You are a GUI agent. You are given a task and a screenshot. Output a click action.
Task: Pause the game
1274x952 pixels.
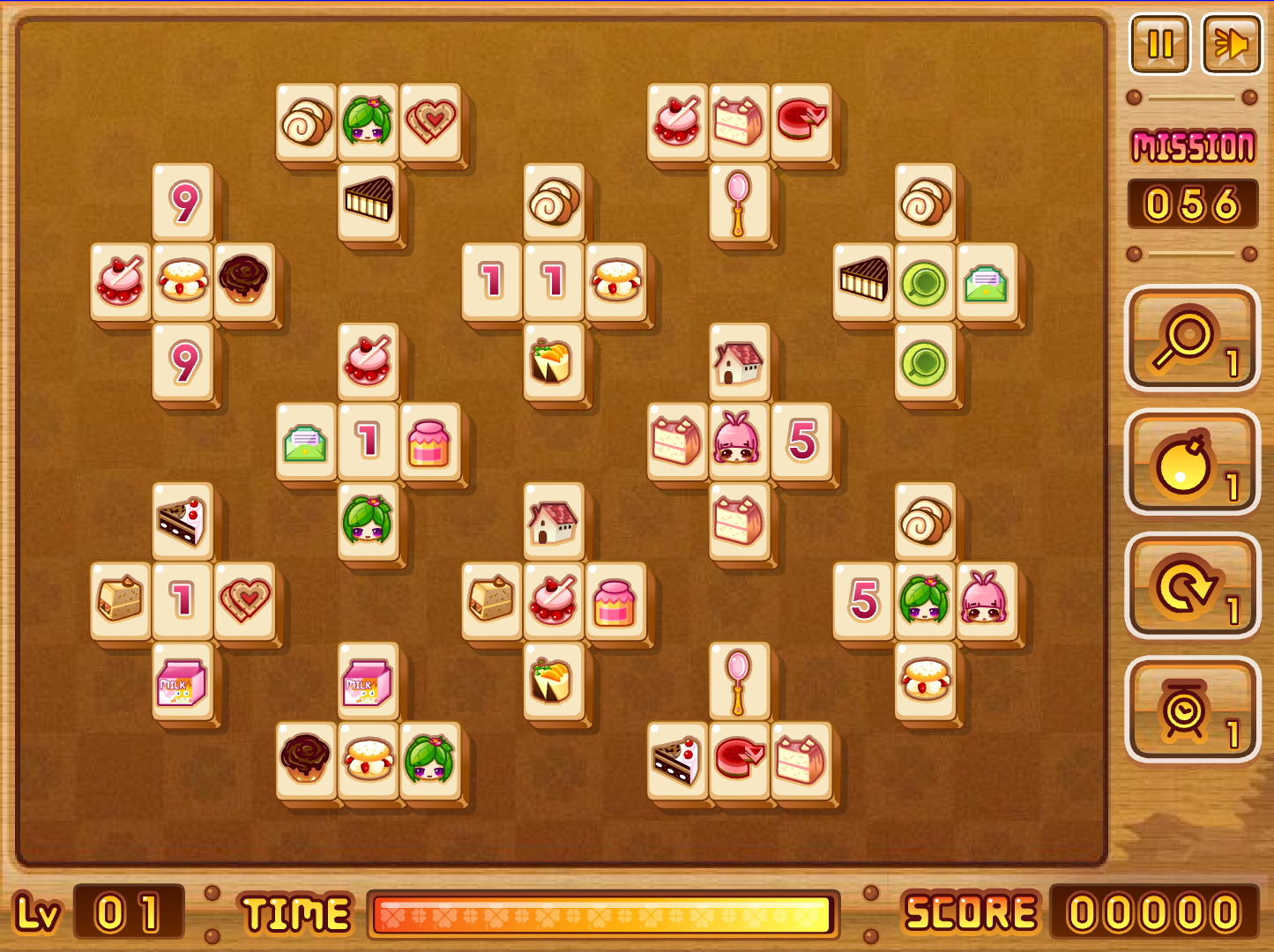click(x=1160, y=43)
